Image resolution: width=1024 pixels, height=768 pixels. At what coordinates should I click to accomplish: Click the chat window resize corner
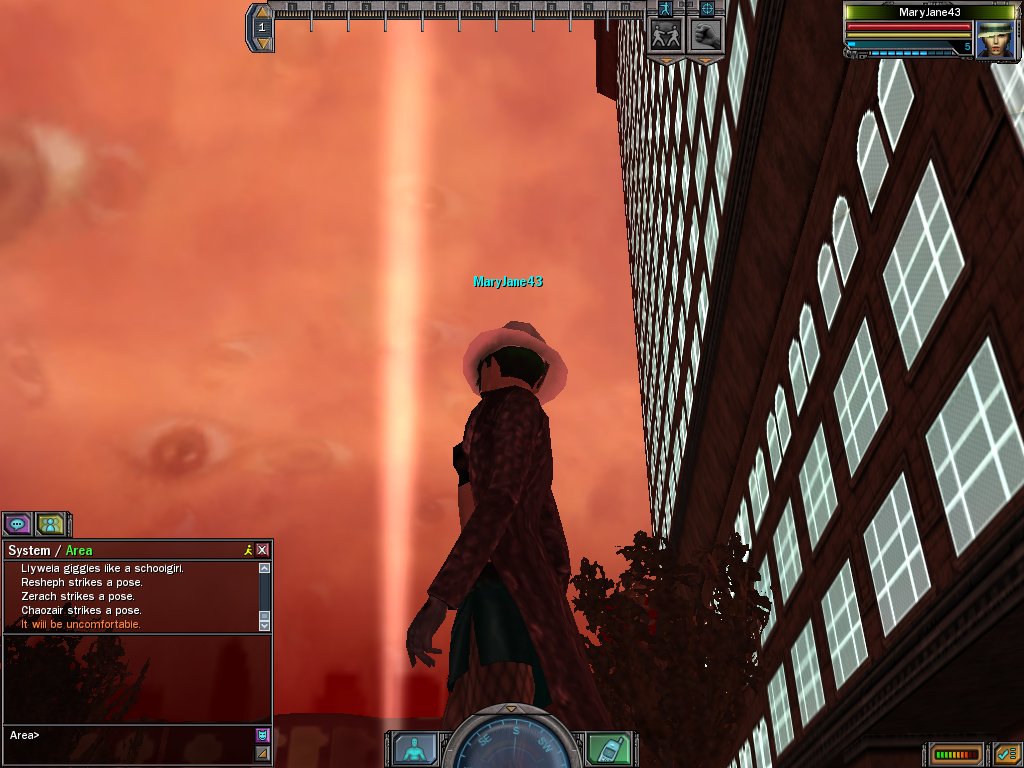[262, 753]
